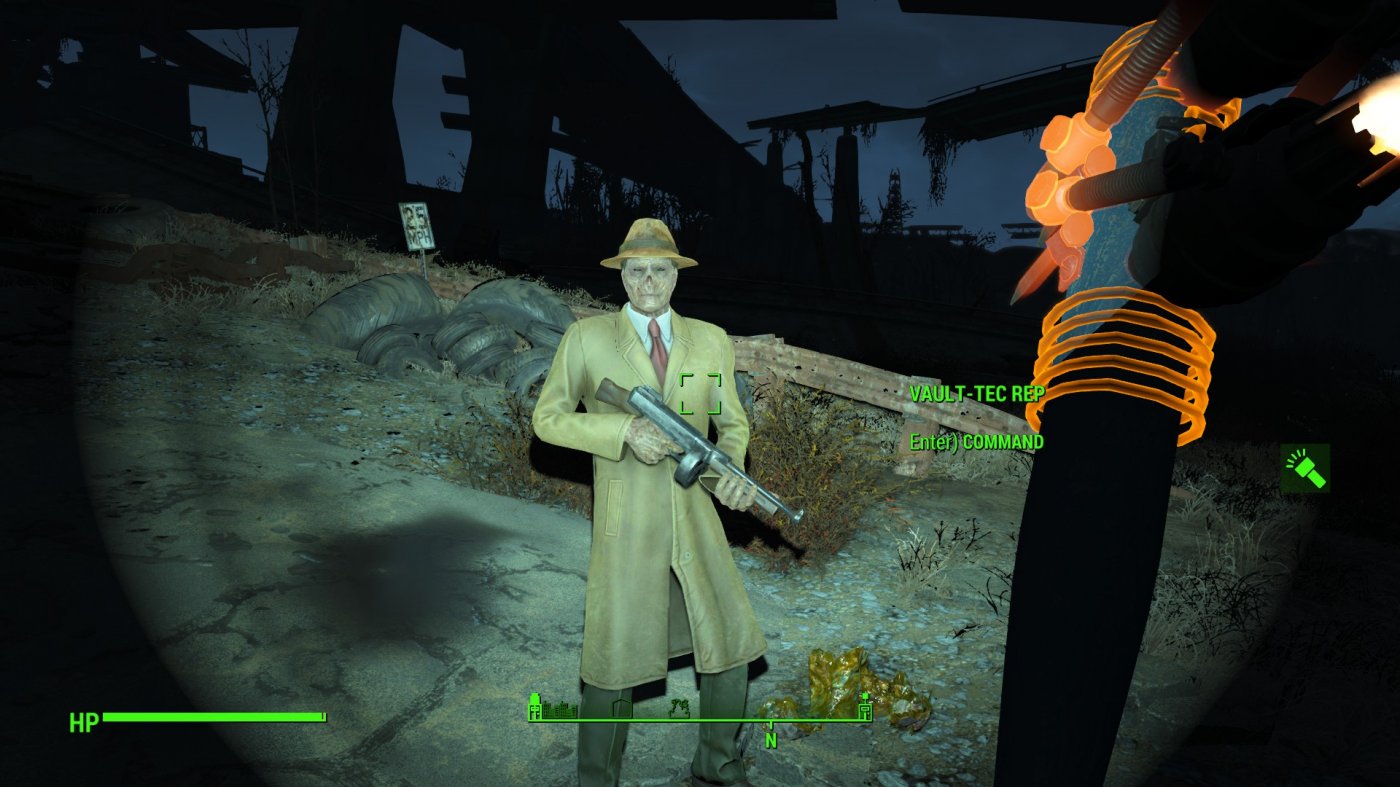Click the Enter) COMMAND menu entry

click(975, 440)
